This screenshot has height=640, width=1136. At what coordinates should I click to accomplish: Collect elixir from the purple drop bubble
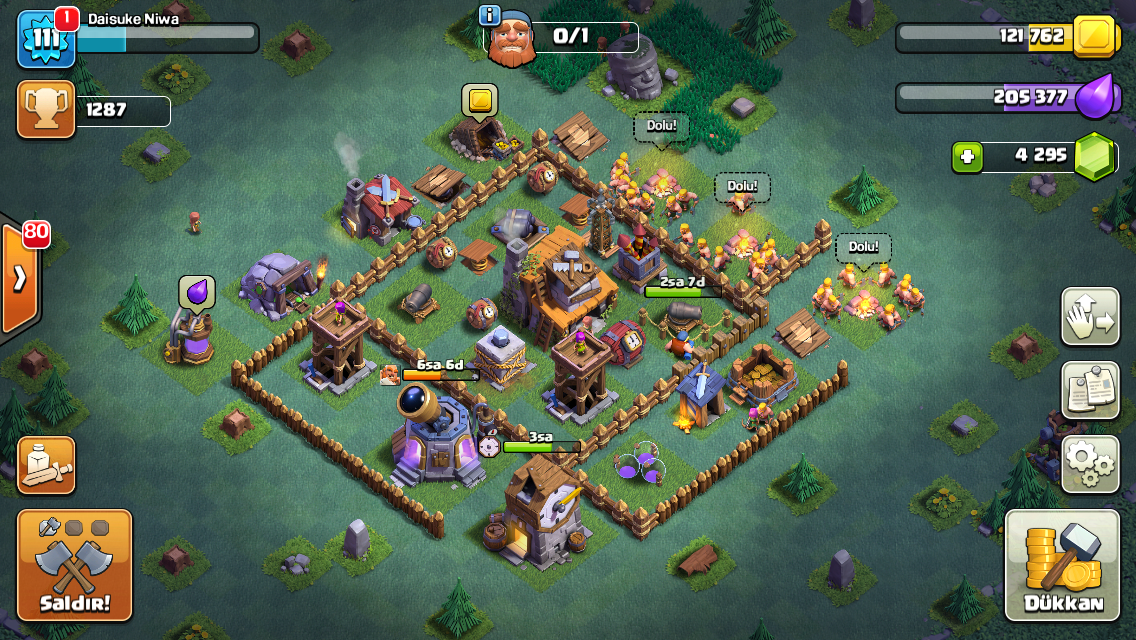[x=197, y=292]
